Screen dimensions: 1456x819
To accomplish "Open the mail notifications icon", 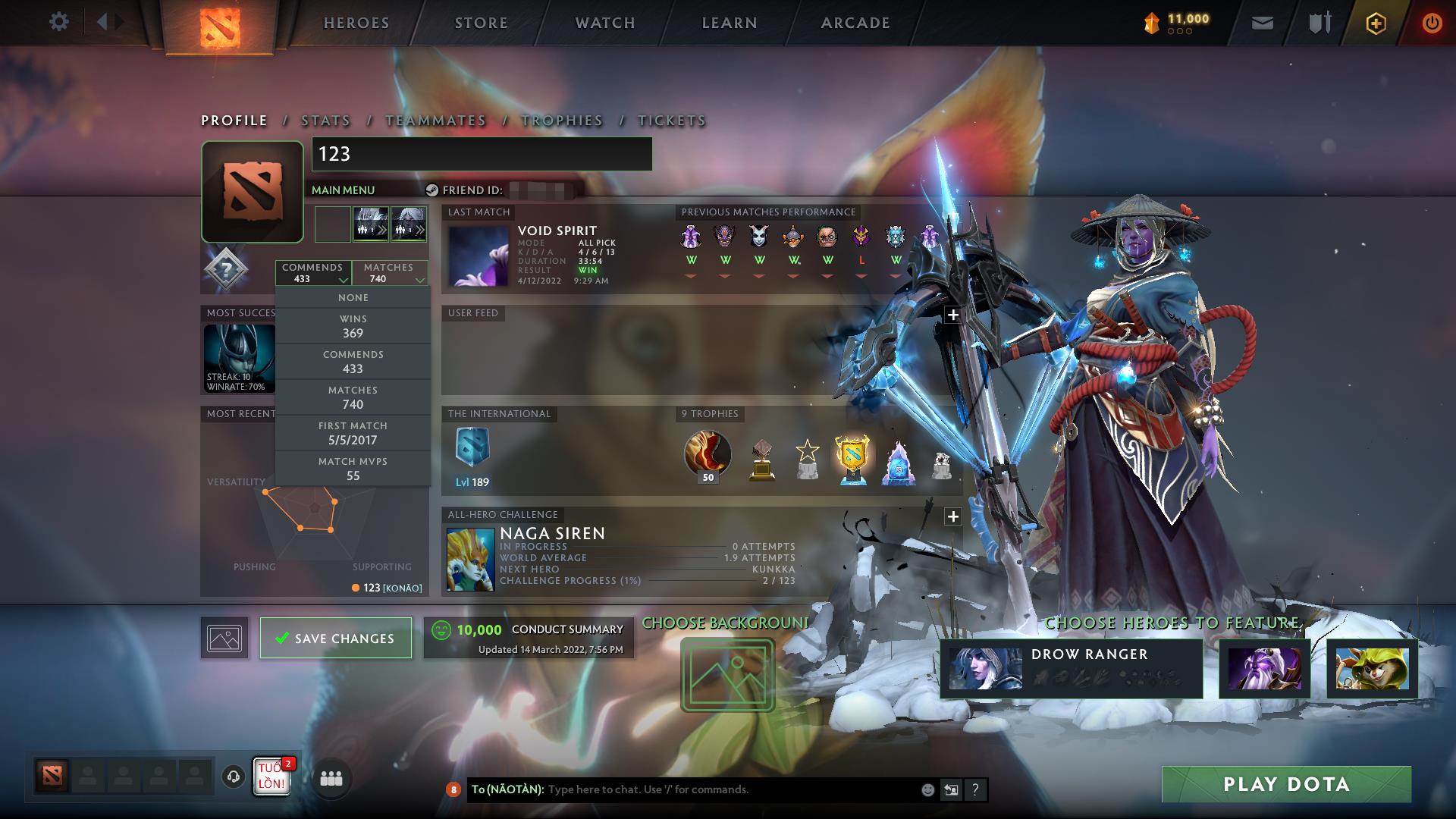I will click(x=1261, y=23).
